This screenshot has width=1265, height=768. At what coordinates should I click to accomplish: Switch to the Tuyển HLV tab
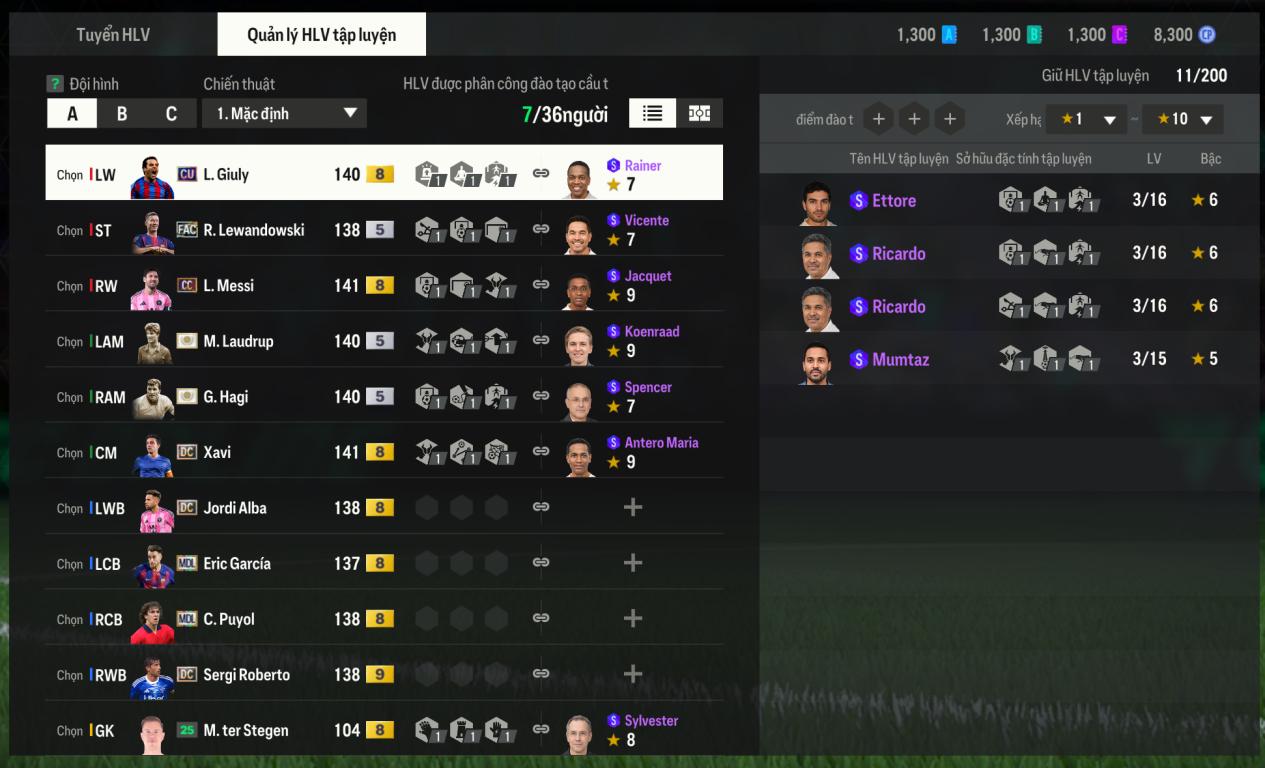click(113, 35)
